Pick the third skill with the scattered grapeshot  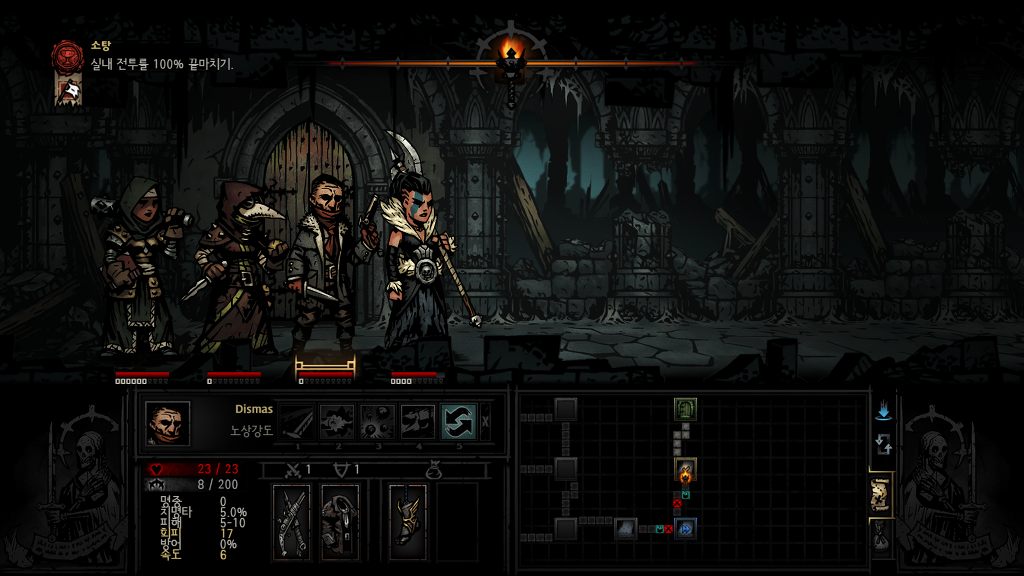(377, 422)
